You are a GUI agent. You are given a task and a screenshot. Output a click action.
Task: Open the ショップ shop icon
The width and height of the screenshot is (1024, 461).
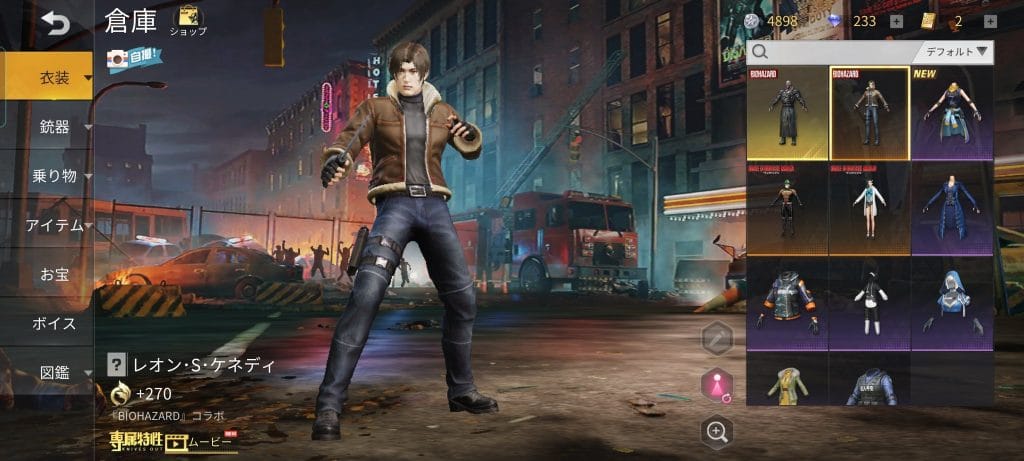point(187,20)
